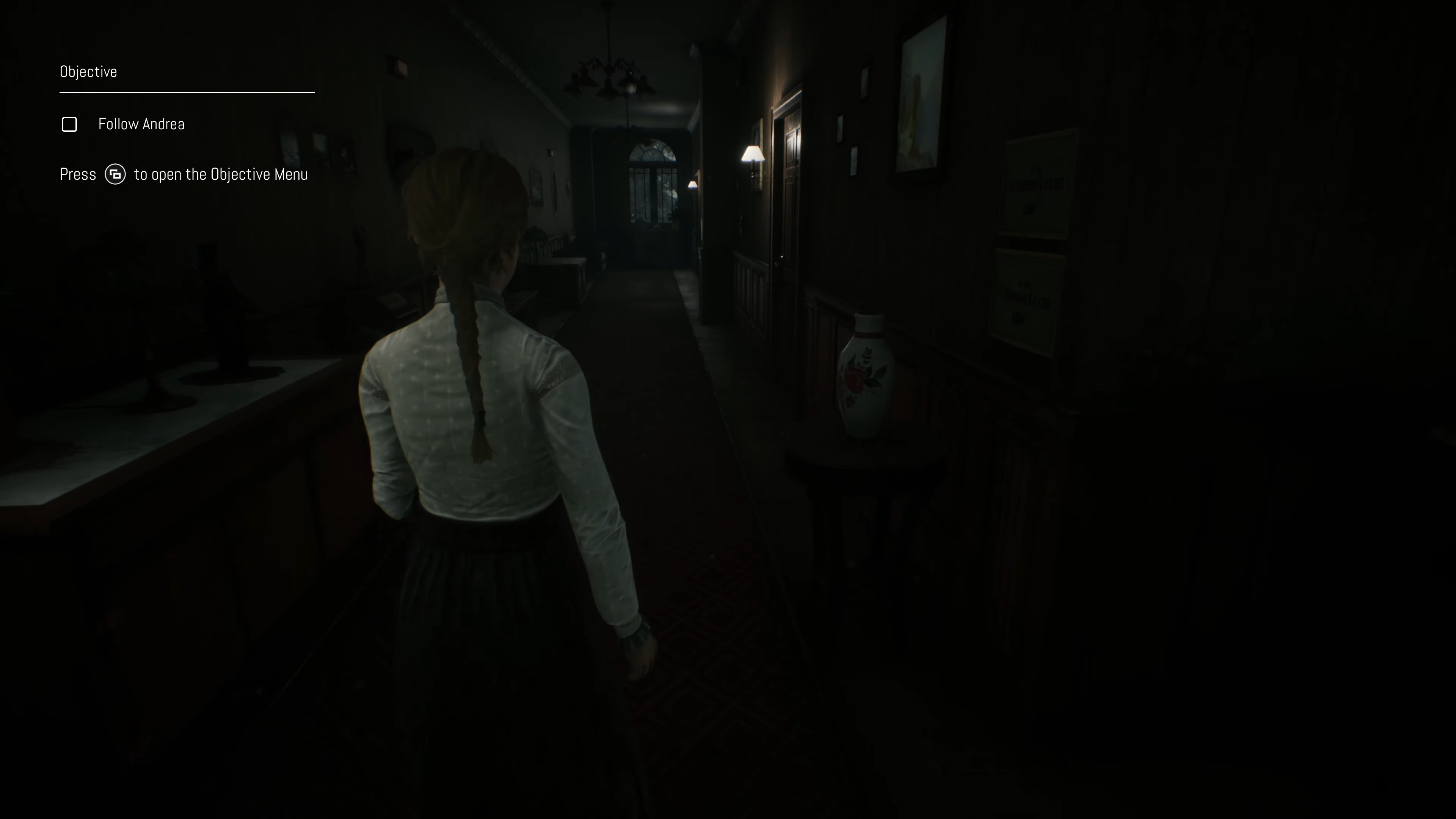Click the Objective panel header
The height and width of the screenshot is (819, 1456).
tap(88, 71)
